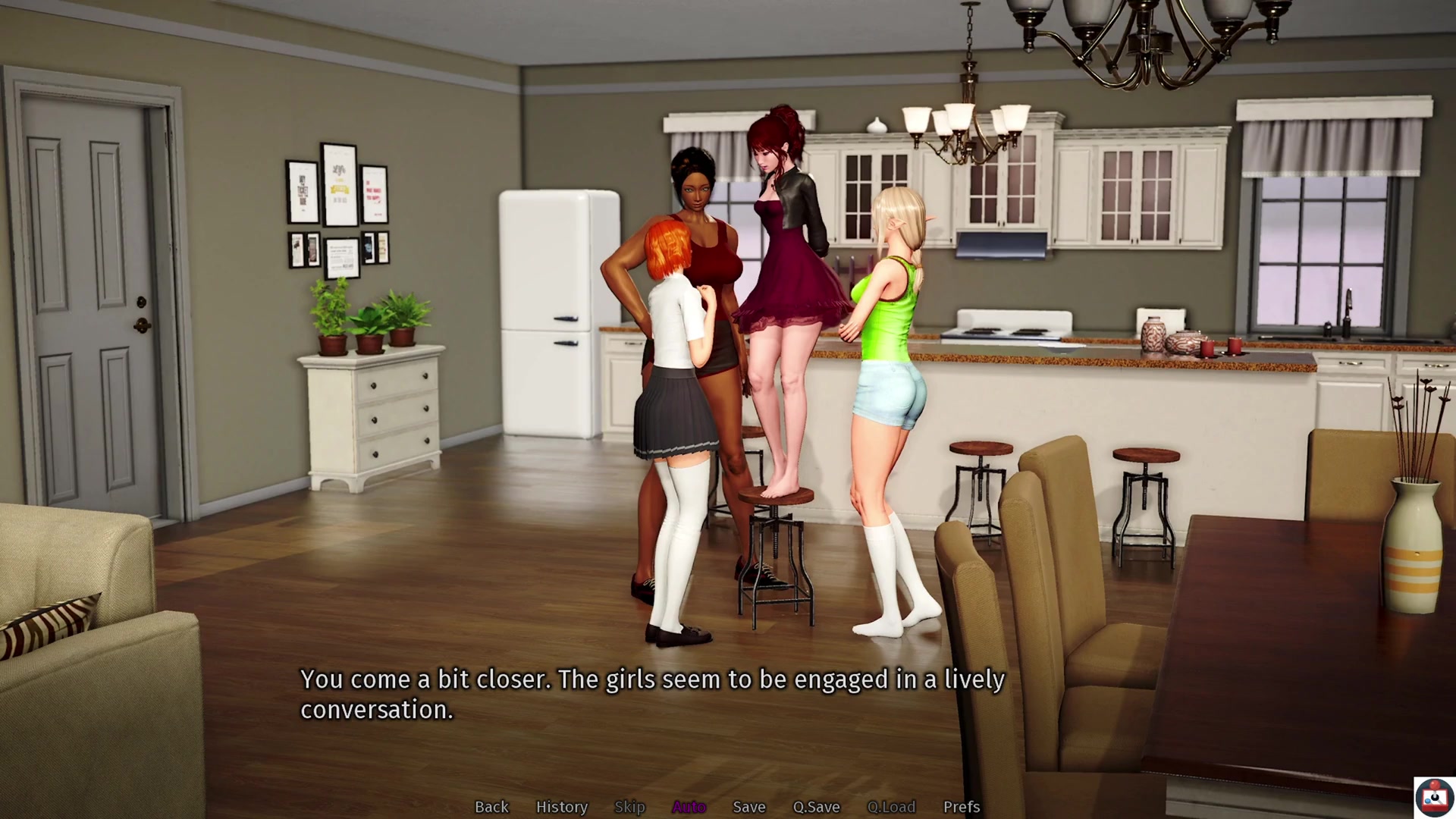Screen dimensions: 1456x819
Task: Quick save with Q.Save
Action: [816, 807]
